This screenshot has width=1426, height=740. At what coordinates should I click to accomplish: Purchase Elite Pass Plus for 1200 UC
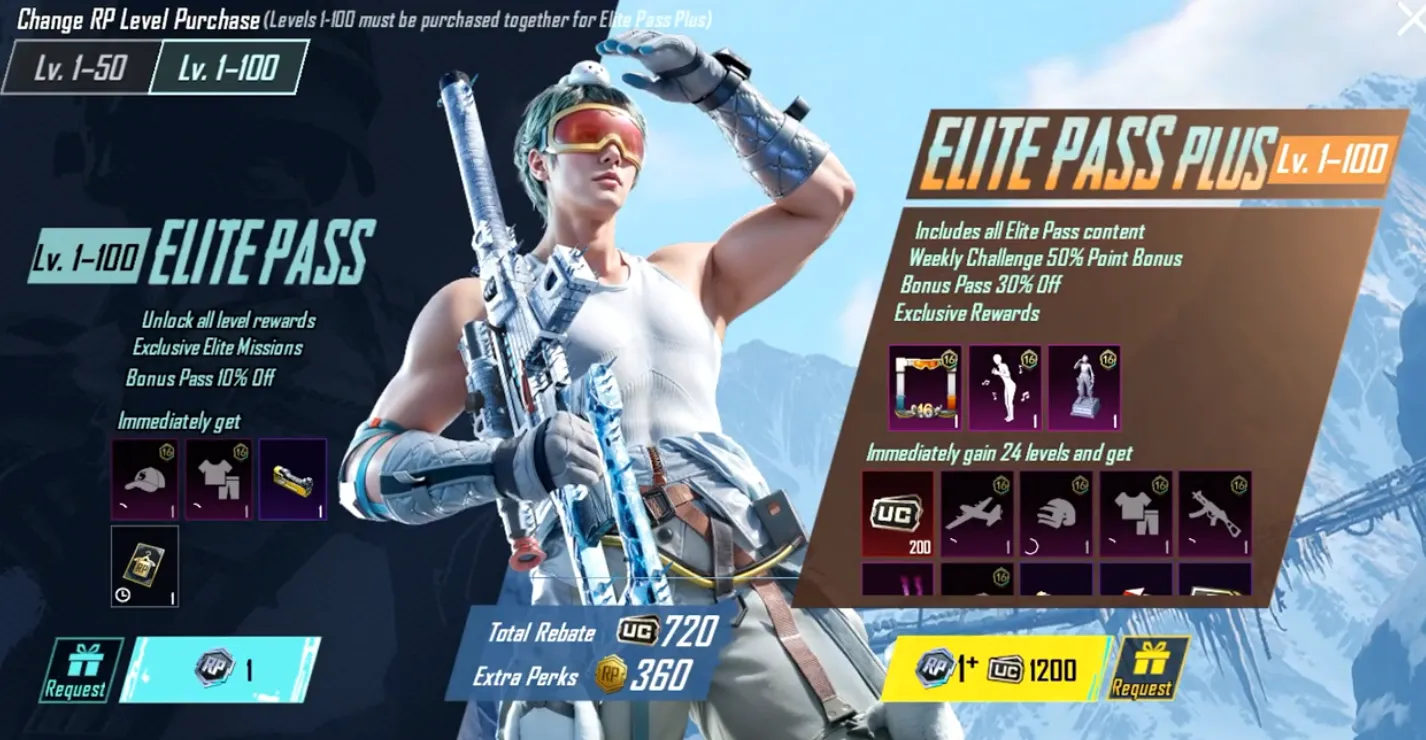[994, 668]
